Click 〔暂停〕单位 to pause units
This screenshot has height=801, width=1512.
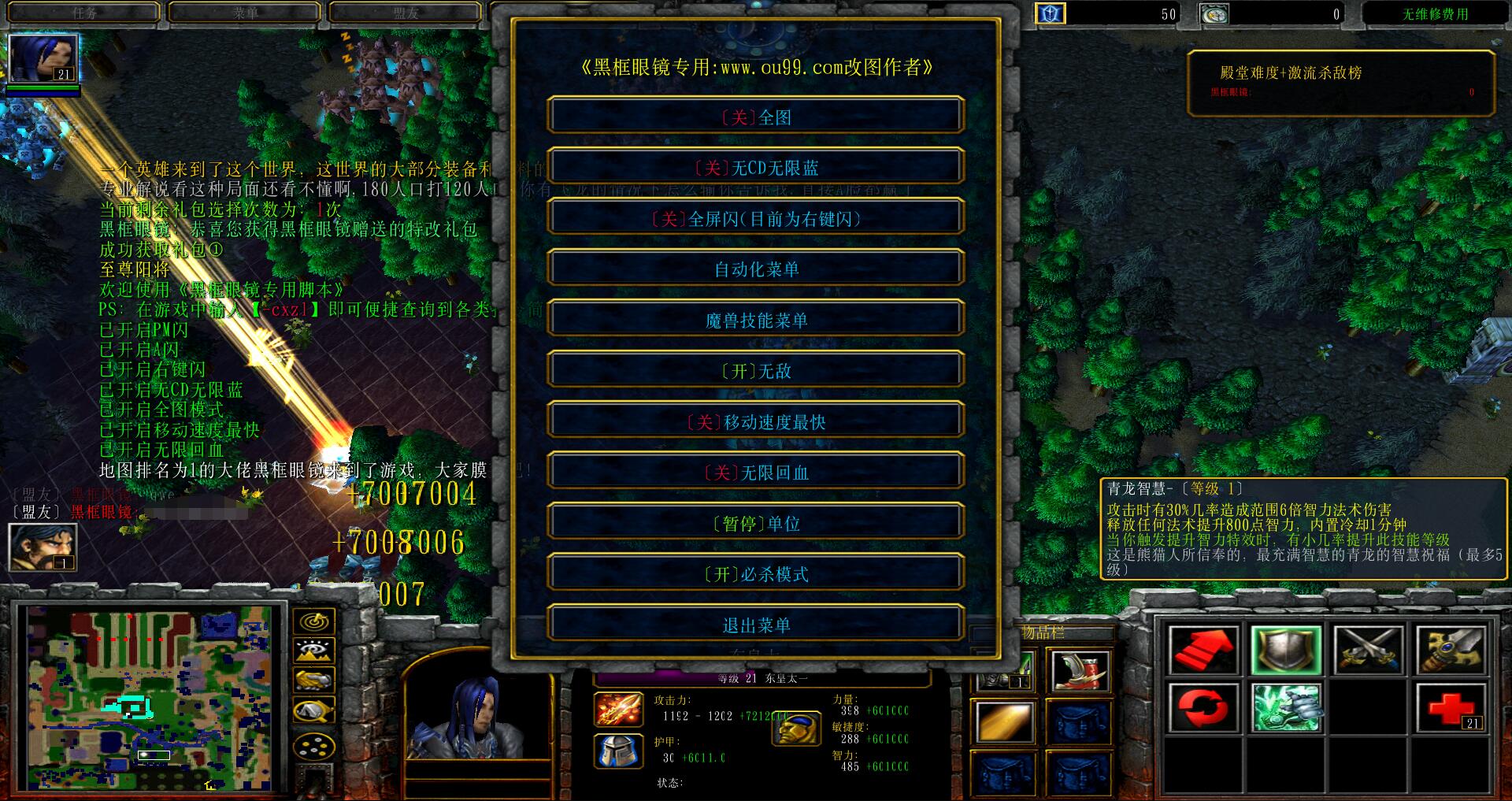click(x=756, y=522)
